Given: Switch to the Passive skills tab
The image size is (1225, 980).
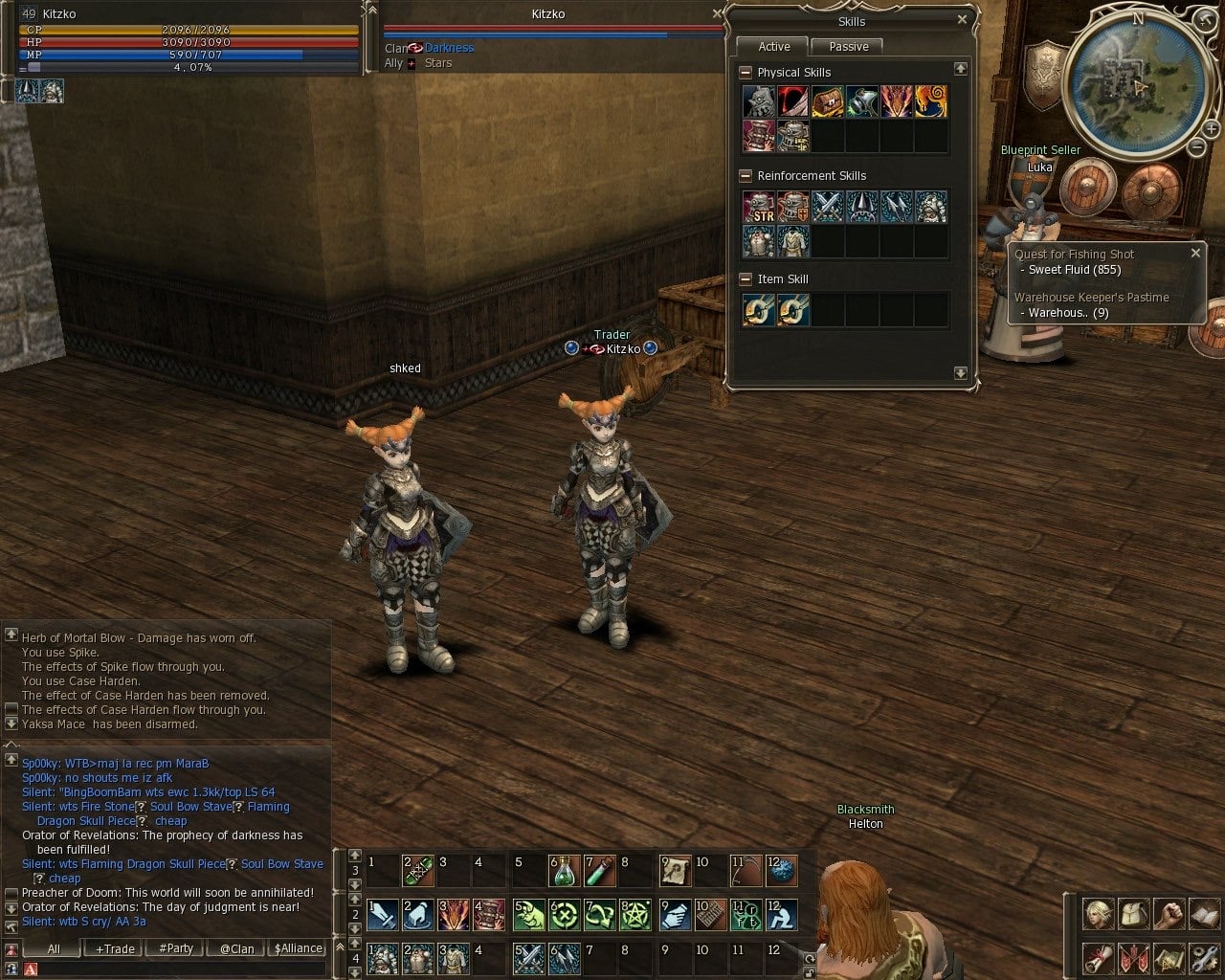Looking at the screenshot, I should click(848, 47).
